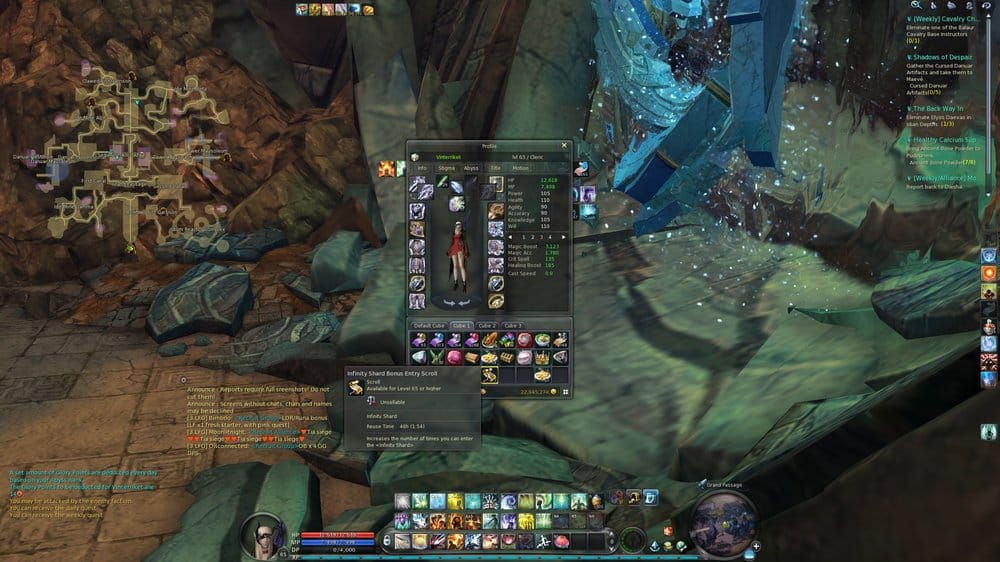
Task: Show the Motion tab
Action: [x=521, y=168]
